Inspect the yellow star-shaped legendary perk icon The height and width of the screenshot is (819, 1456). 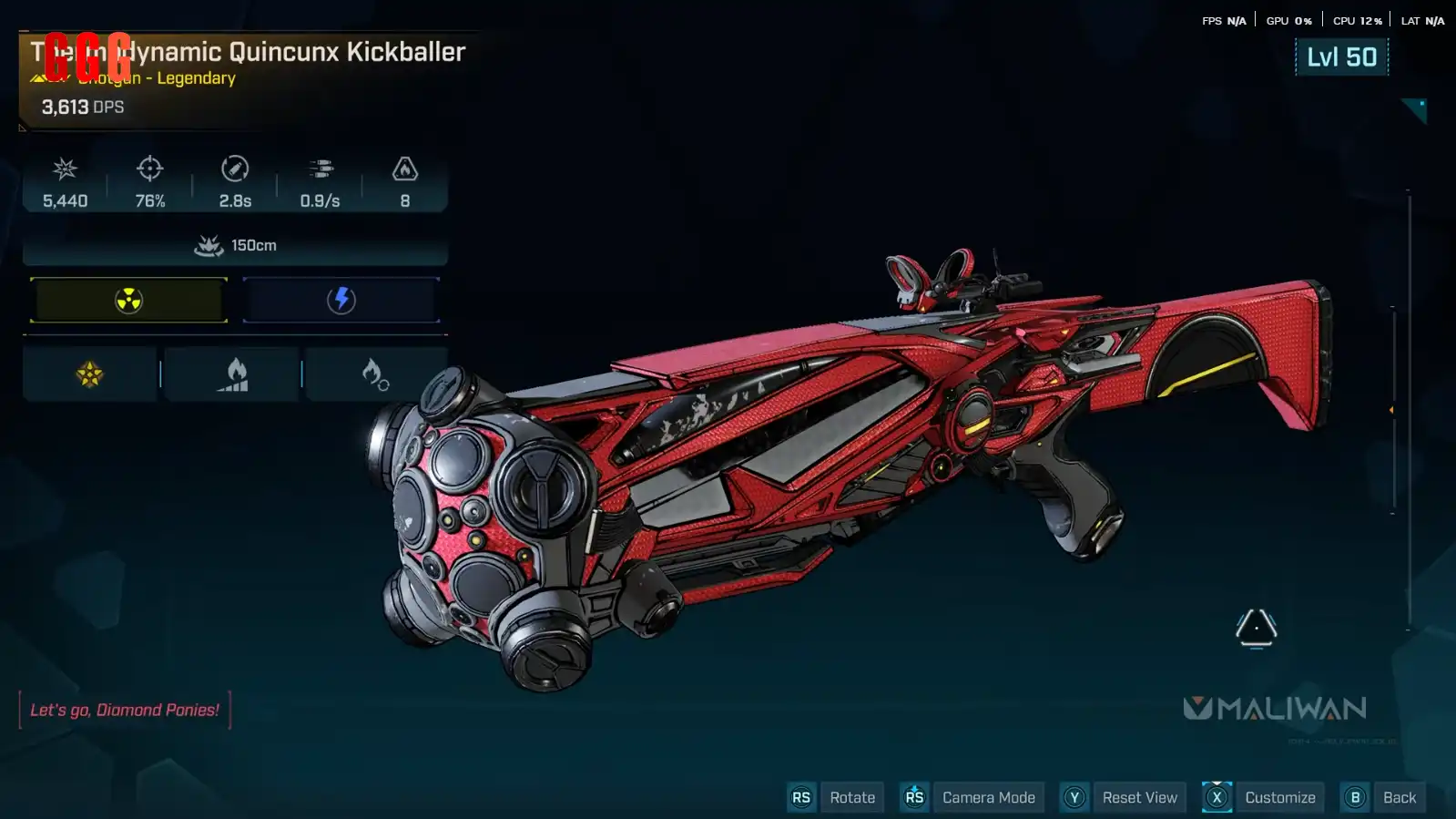(89, 374)
